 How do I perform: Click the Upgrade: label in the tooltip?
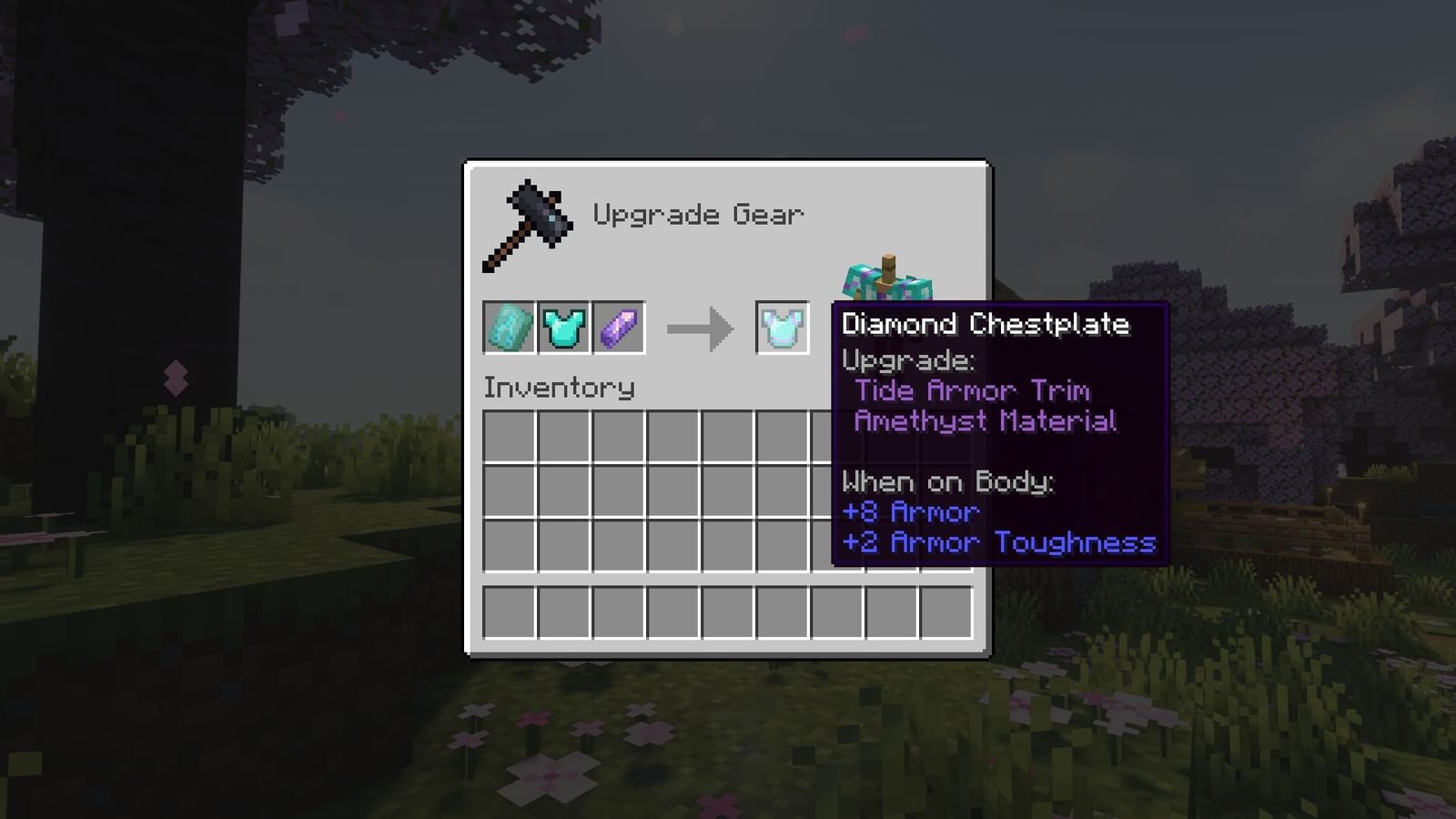coord(907,361)
